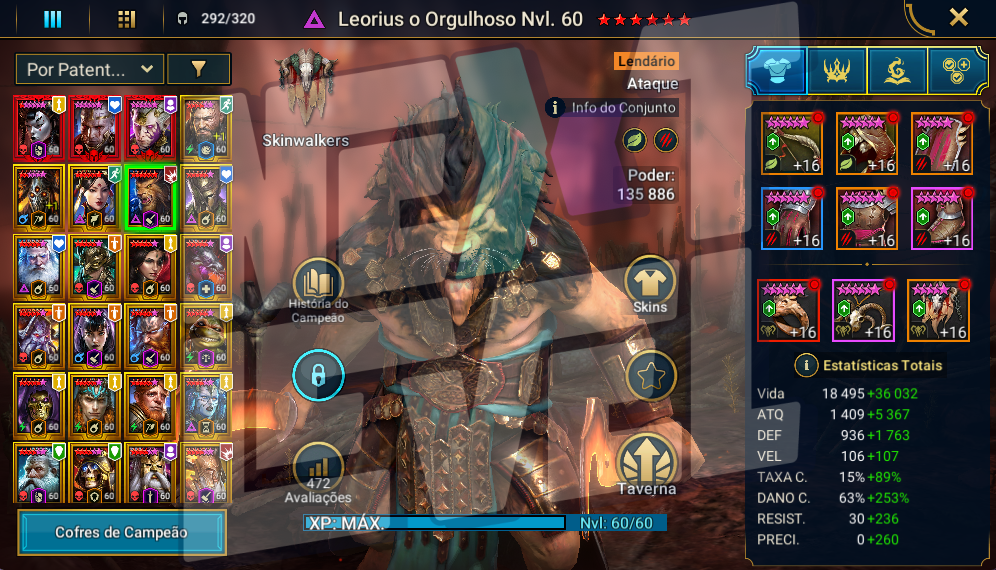Switch to the coins and checkmark tab

[x=957, y=70]
